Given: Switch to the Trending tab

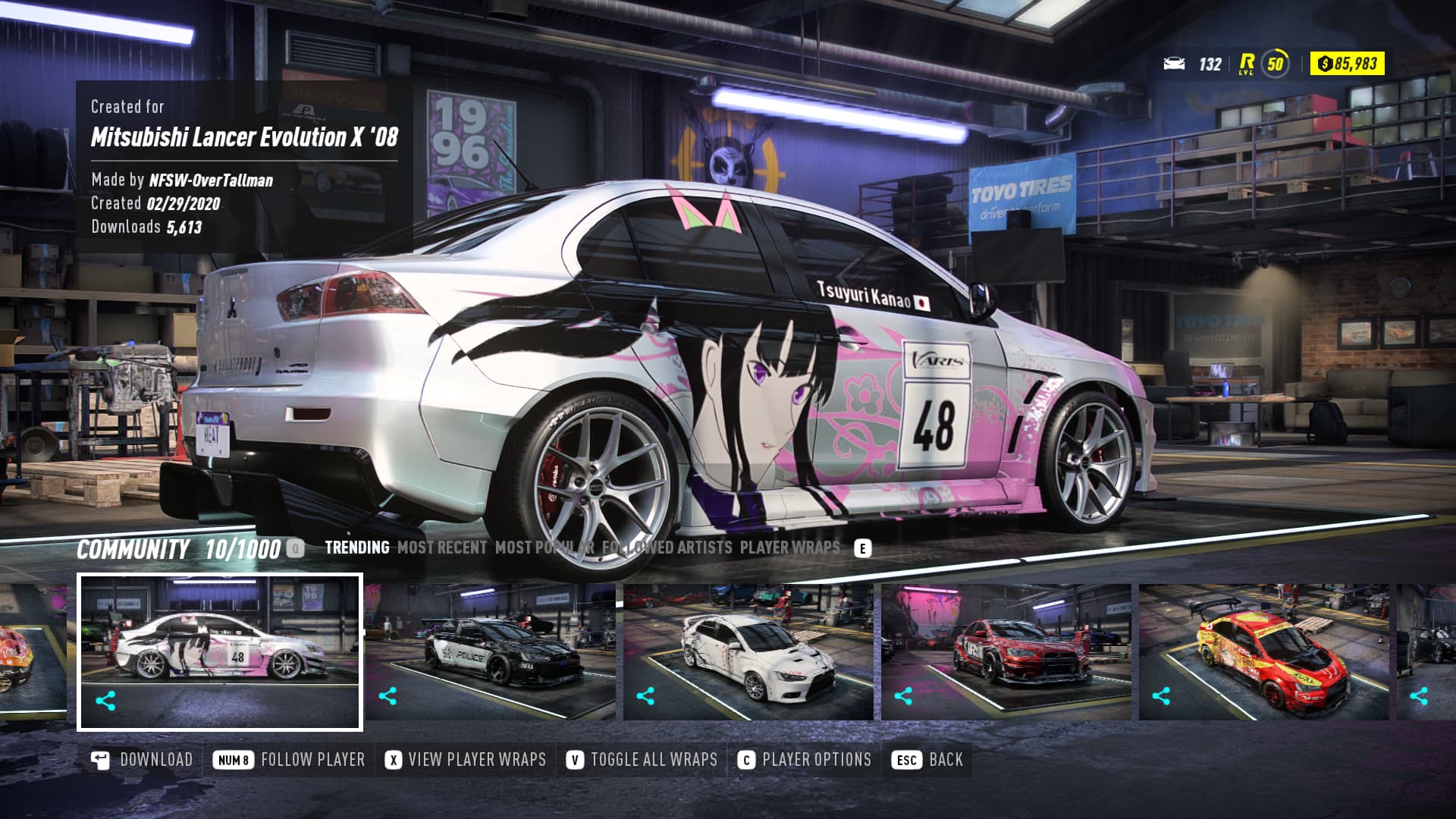Looking at the screenshot, I should [356, 548].
